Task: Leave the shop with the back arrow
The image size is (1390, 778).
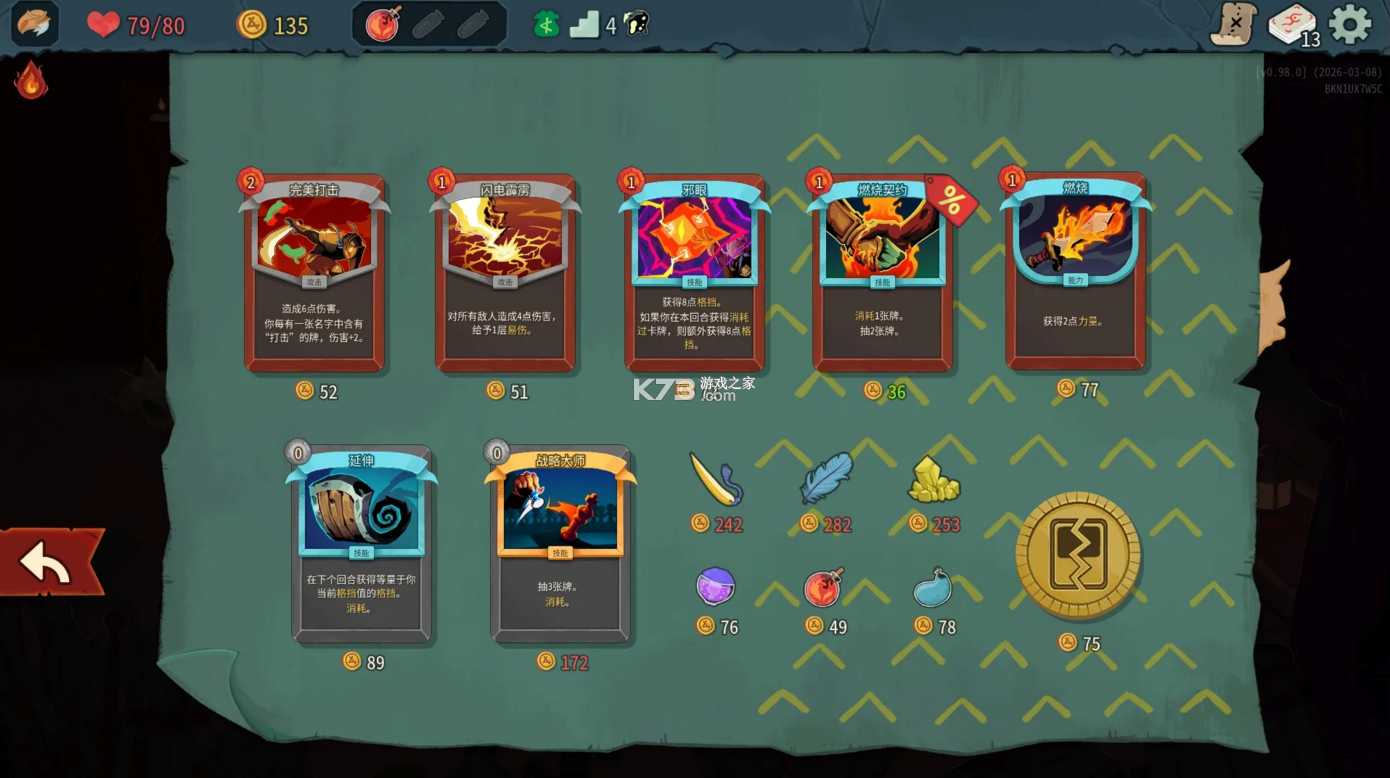Action: (x=48, y=562)
